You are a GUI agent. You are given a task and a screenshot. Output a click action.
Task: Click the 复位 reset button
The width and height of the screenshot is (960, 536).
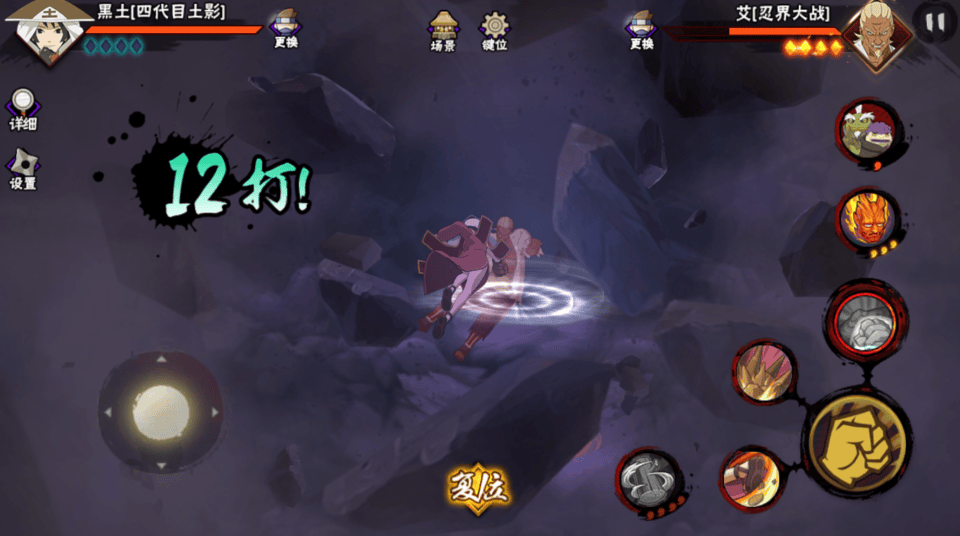pos(479,486)
